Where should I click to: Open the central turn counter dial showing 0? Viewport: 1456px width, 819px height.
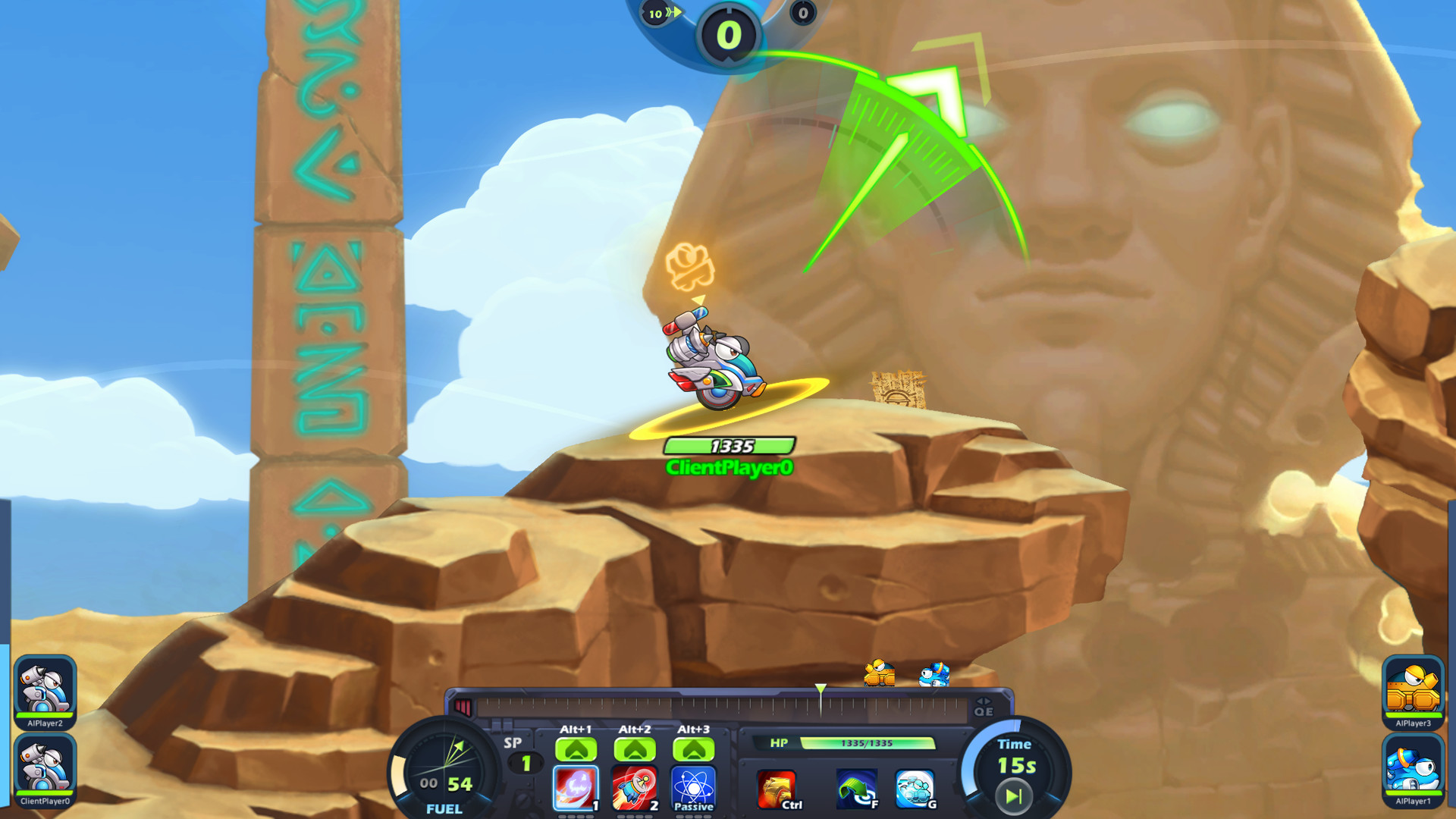[x=727, y=34]
